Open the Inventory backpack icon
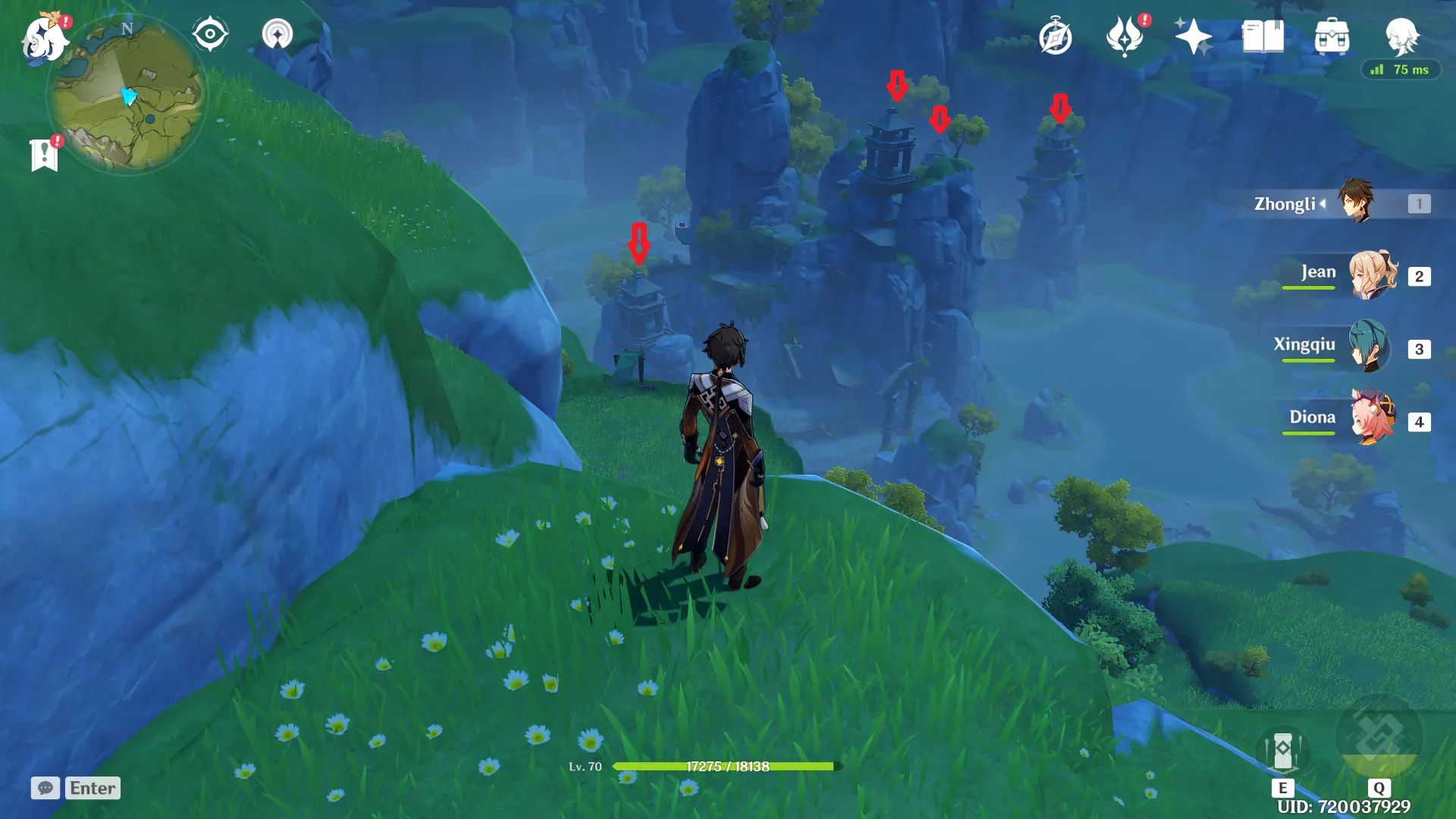The width and height of the screenshot is (1456, 819). (x=1332, y=34)
